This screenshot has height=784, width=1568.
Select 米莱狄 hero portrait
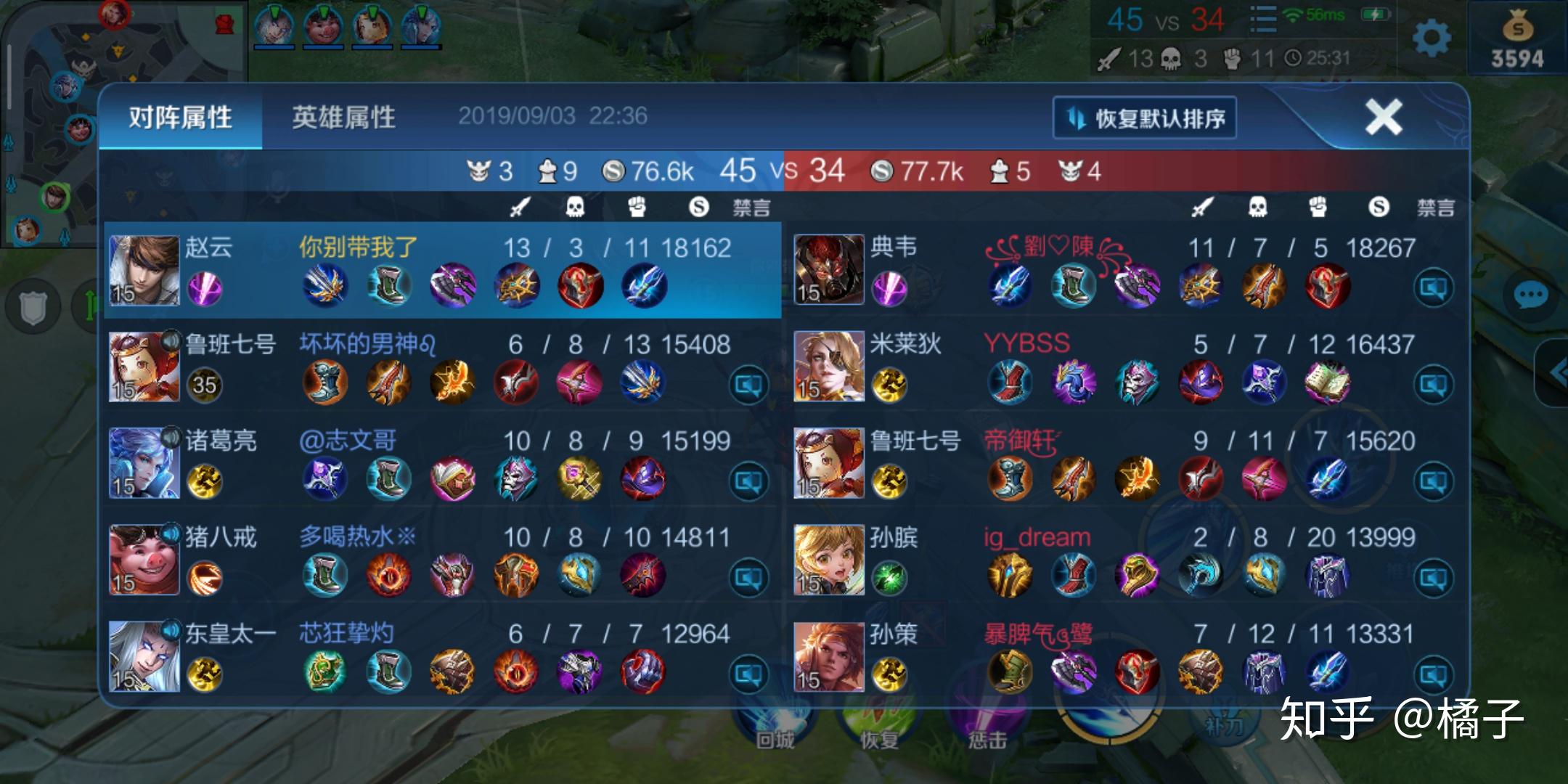click(x=828, y=367)
